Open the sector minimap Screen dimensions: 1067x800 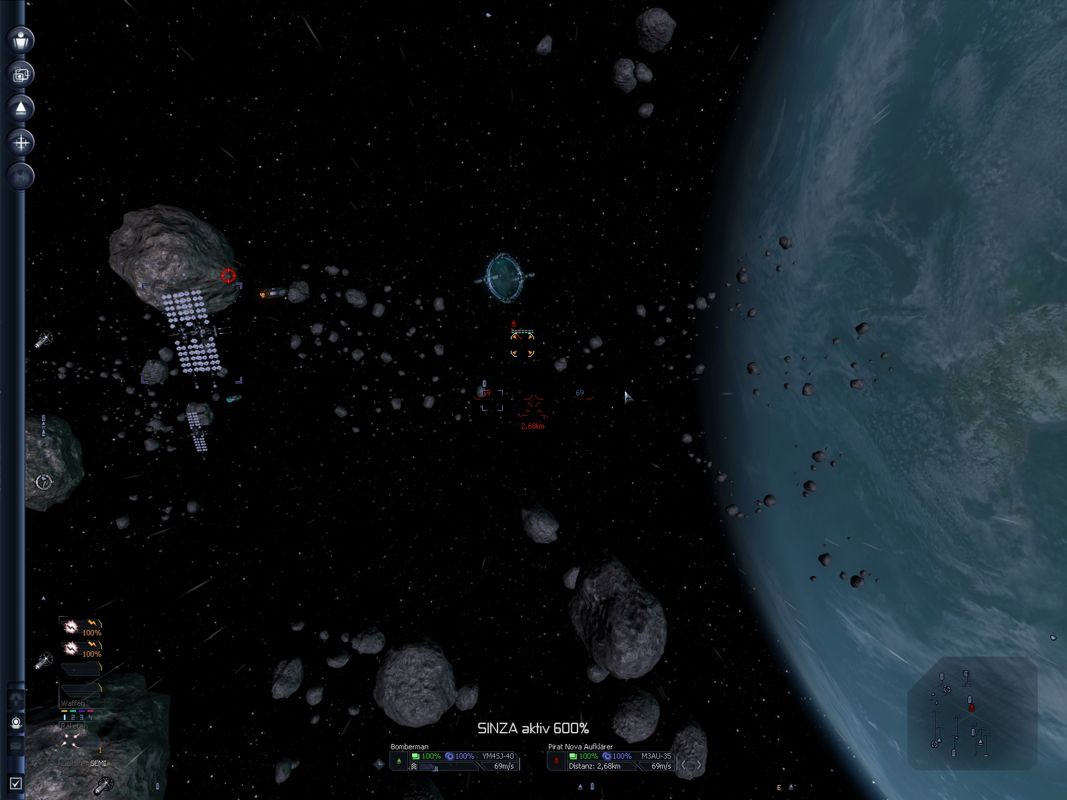(972, 713)
